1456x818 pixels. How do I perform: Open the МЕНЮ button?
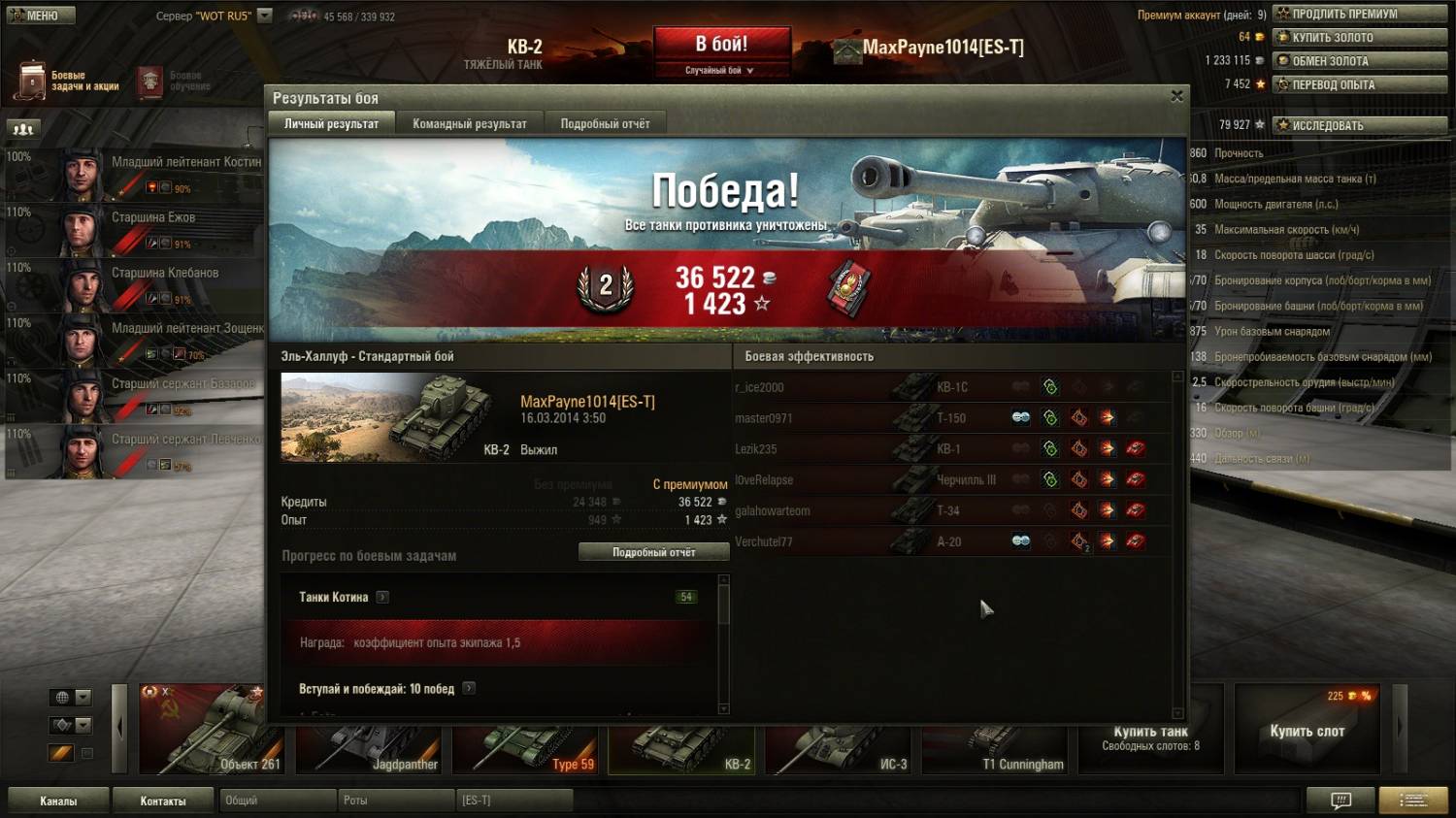39,16
